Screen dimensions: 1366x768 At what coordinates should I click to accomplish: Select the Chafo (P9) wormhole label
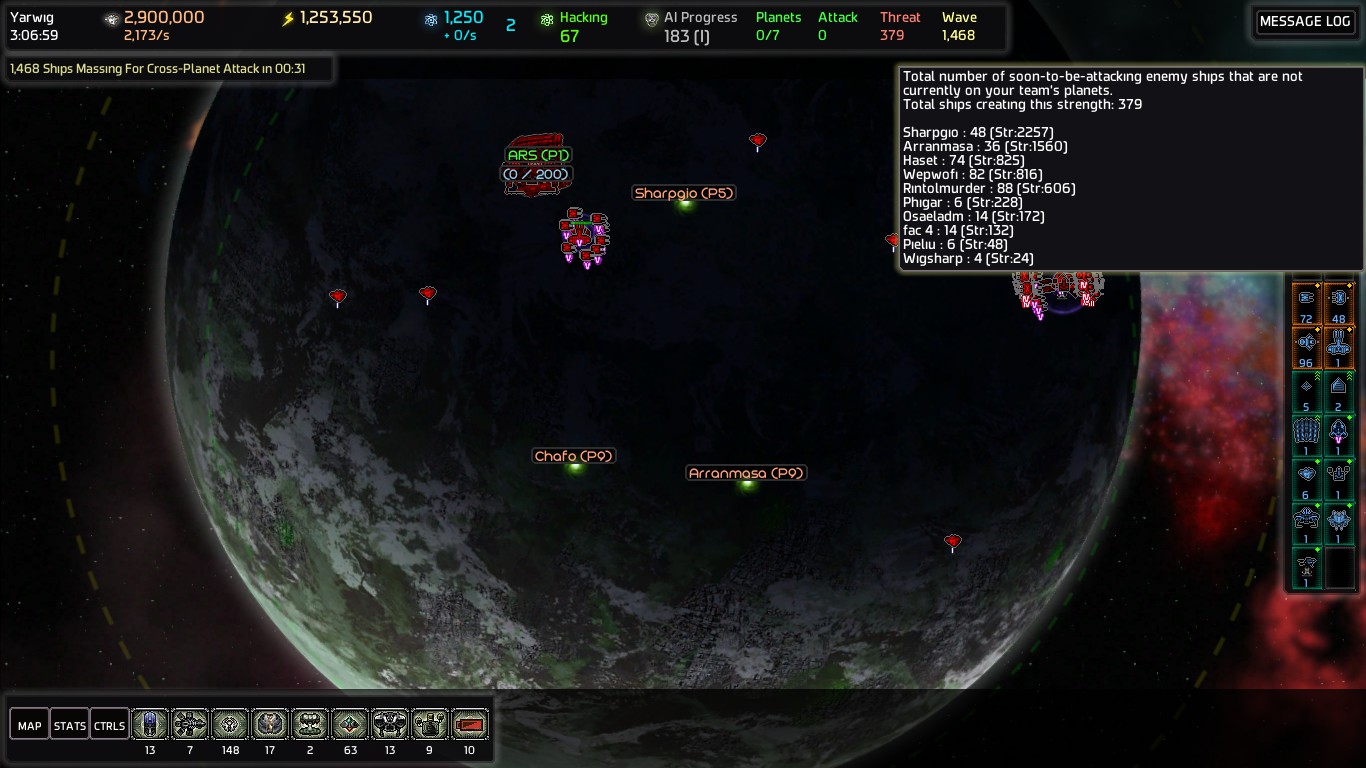tap(574, 456)
